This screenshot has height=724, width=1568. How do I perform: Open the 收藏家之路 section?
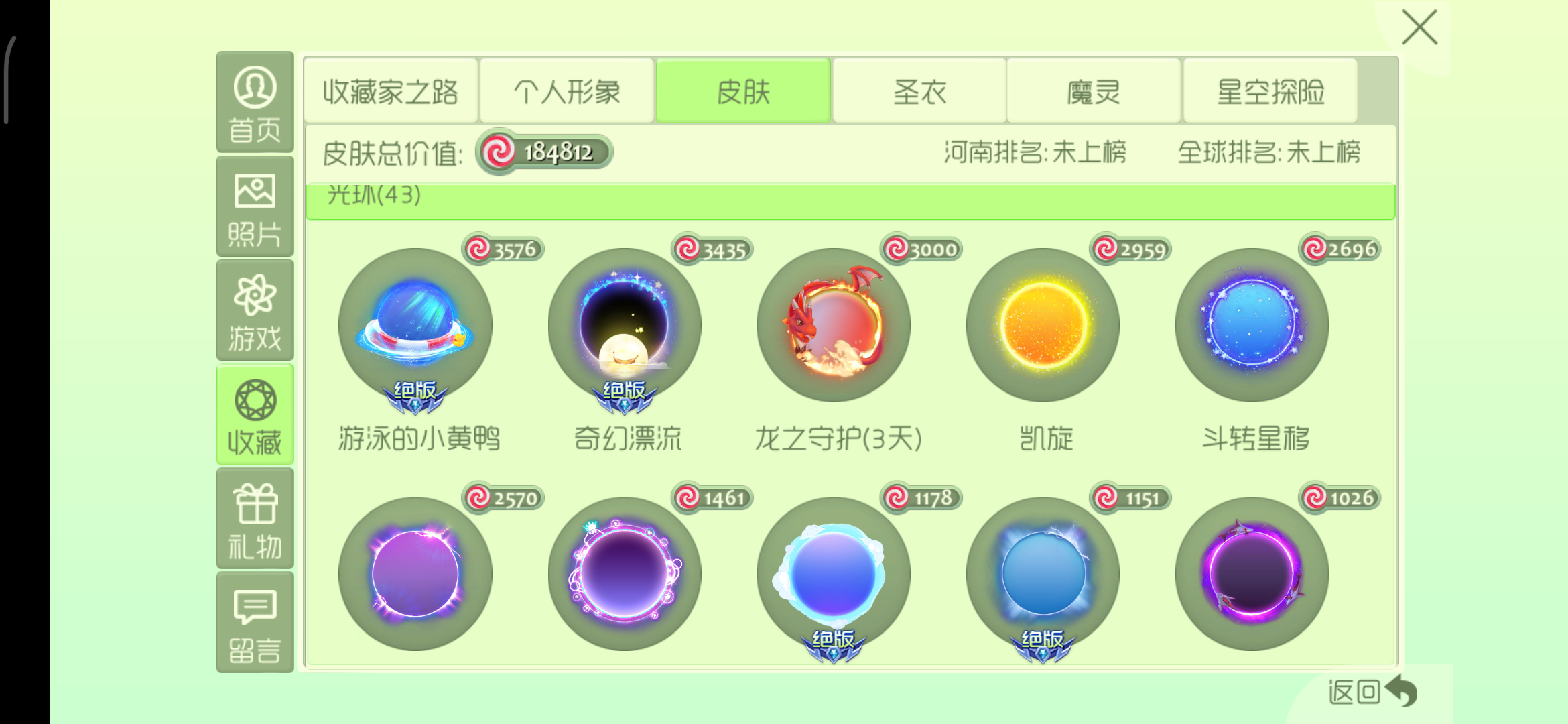[x=391, y=92]
